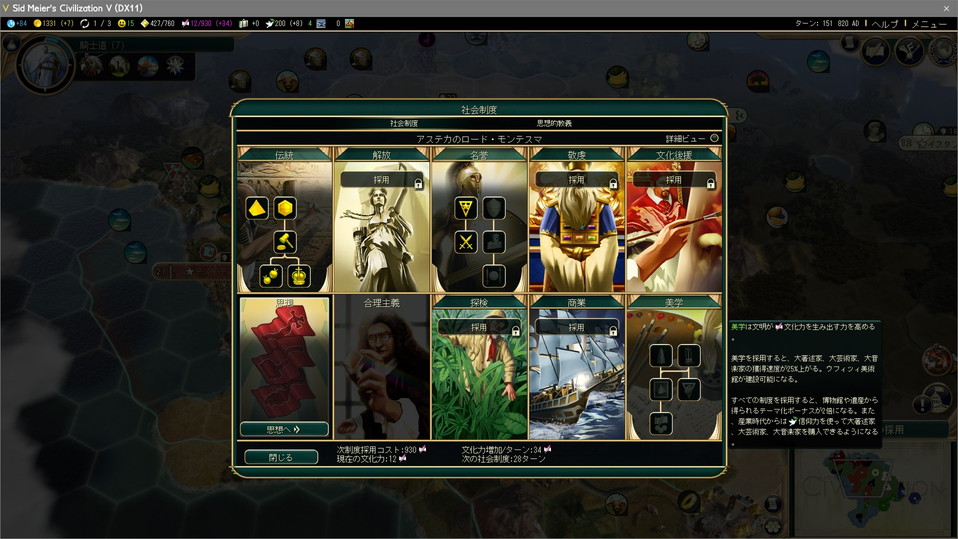Close the social policies window with 閉じる

click(281, 457)
